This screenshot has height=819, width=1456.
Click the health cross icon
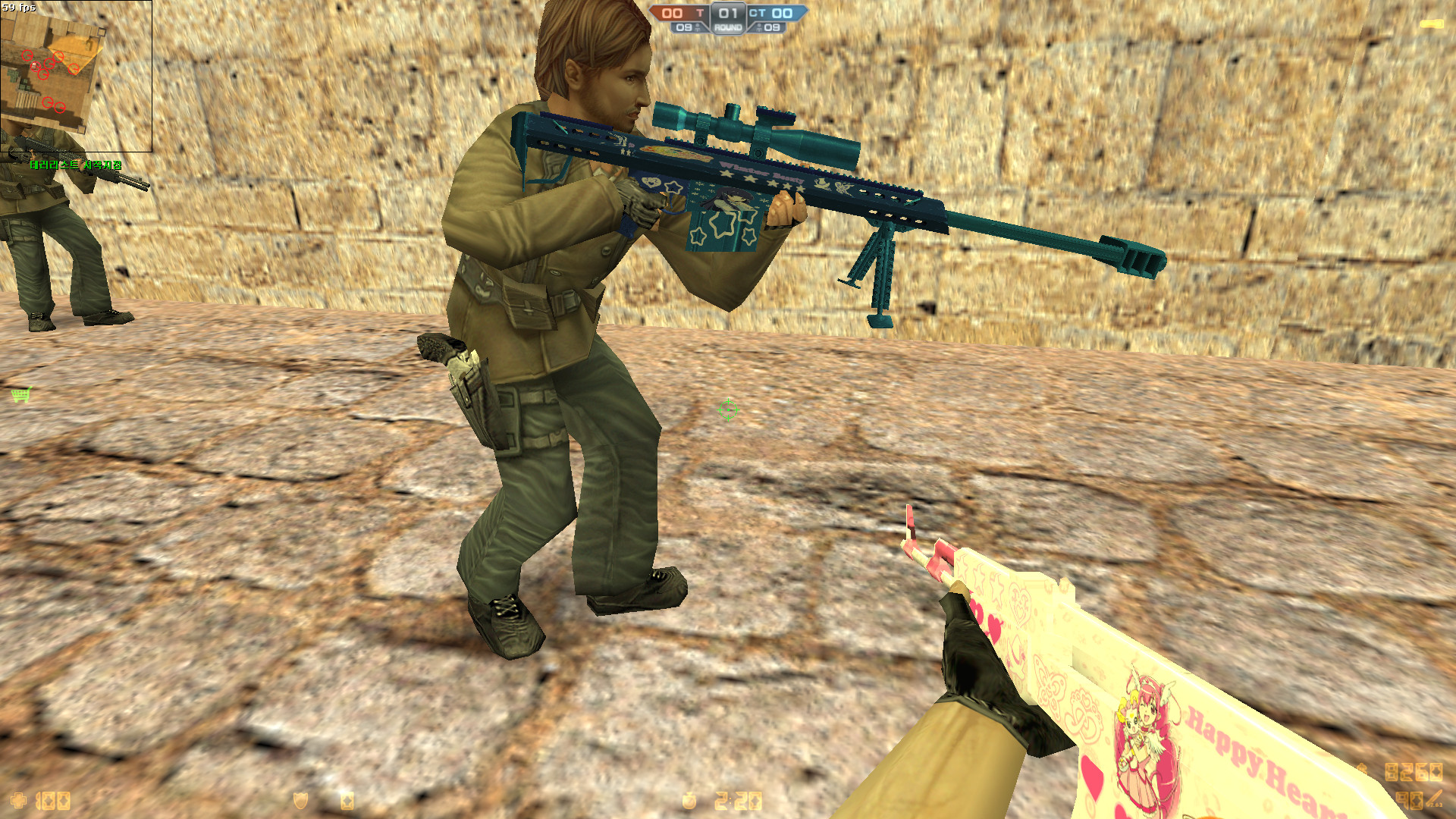18,800
